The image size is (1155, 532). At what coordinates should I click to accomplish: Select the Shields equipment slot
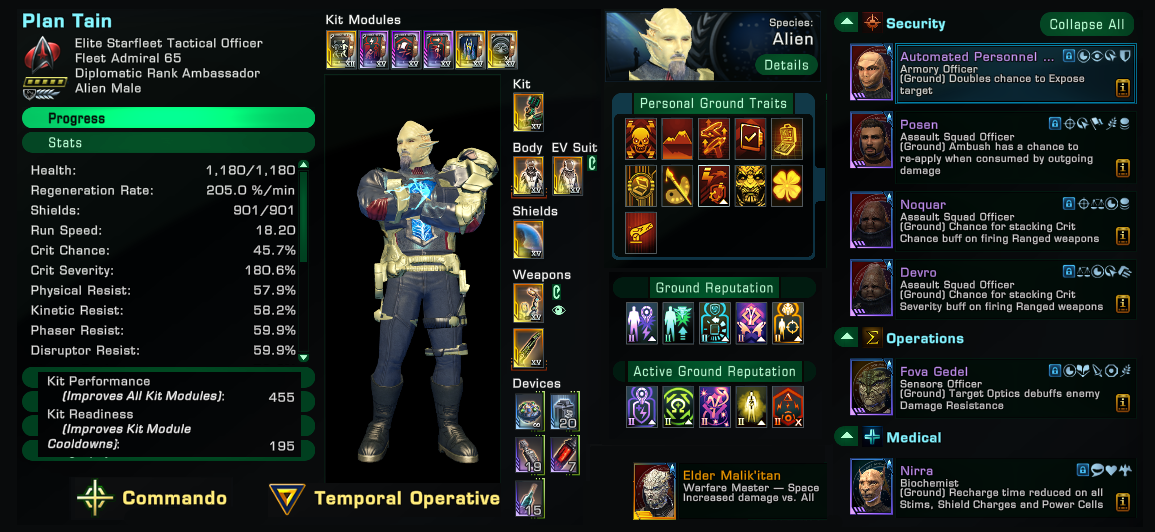(x=529, y=240)
